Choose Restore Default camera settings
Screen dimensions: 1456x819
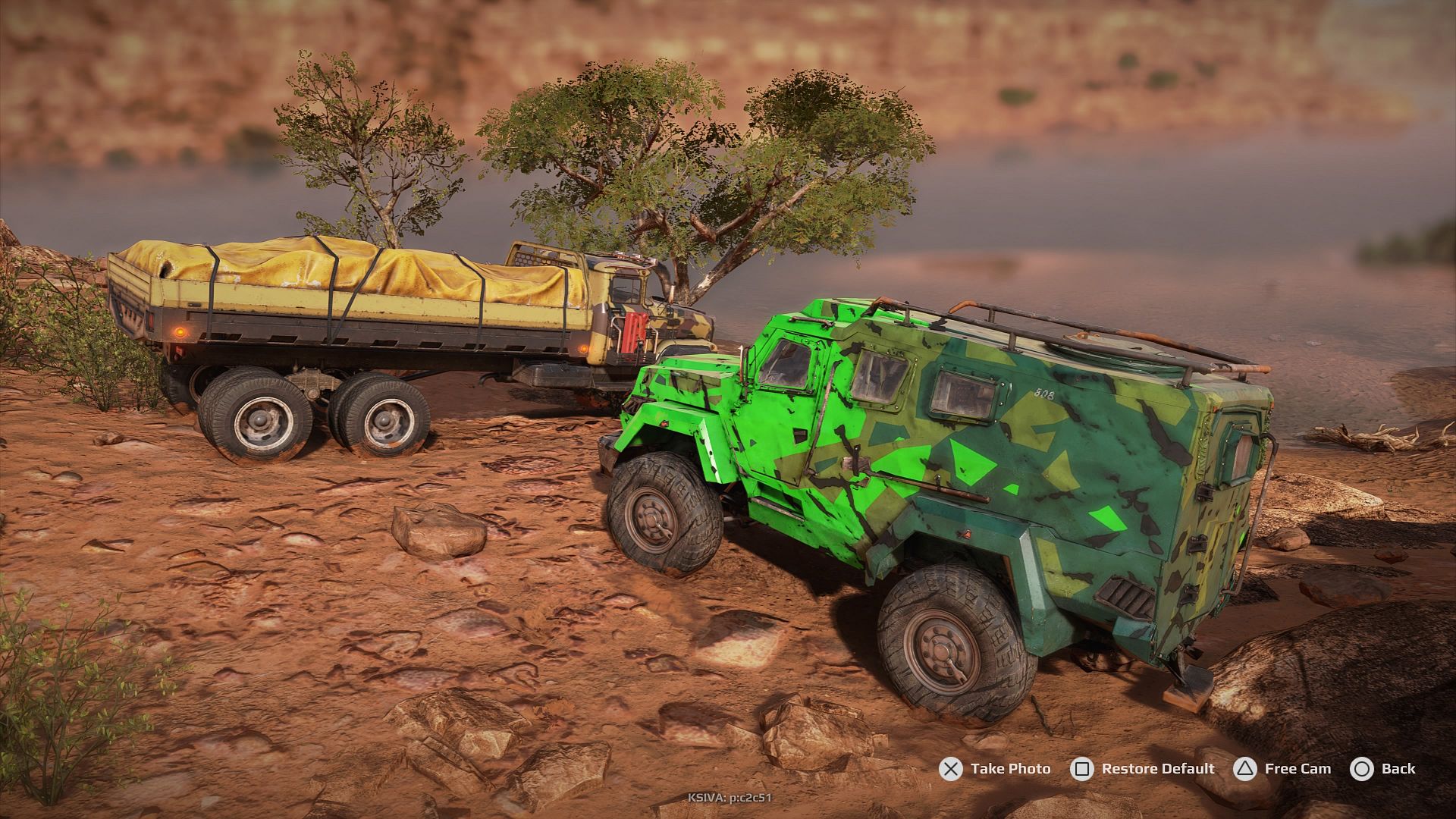click(1142, 769)
